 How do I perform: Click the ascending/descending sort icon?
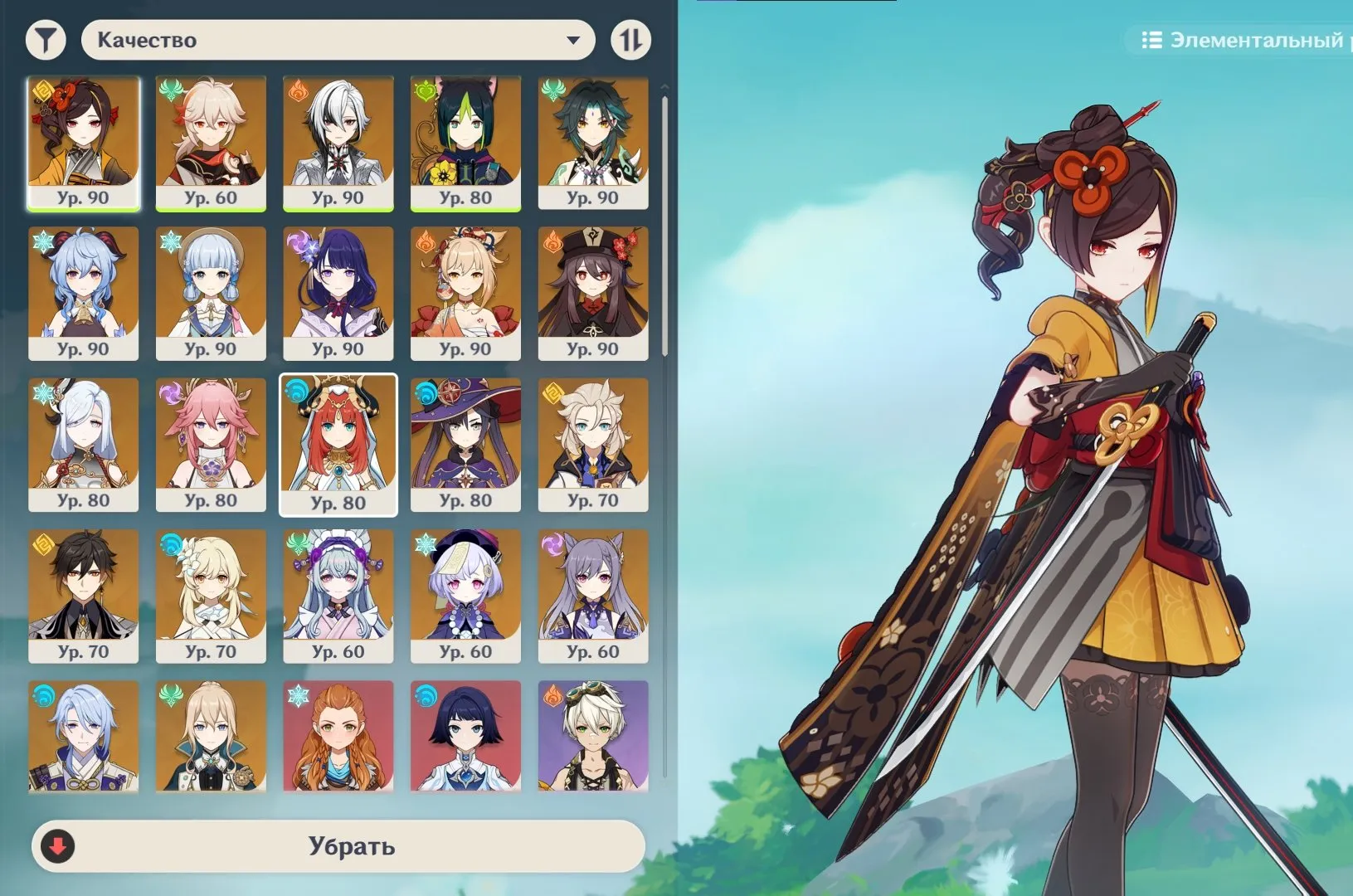(x=630, y=38)
